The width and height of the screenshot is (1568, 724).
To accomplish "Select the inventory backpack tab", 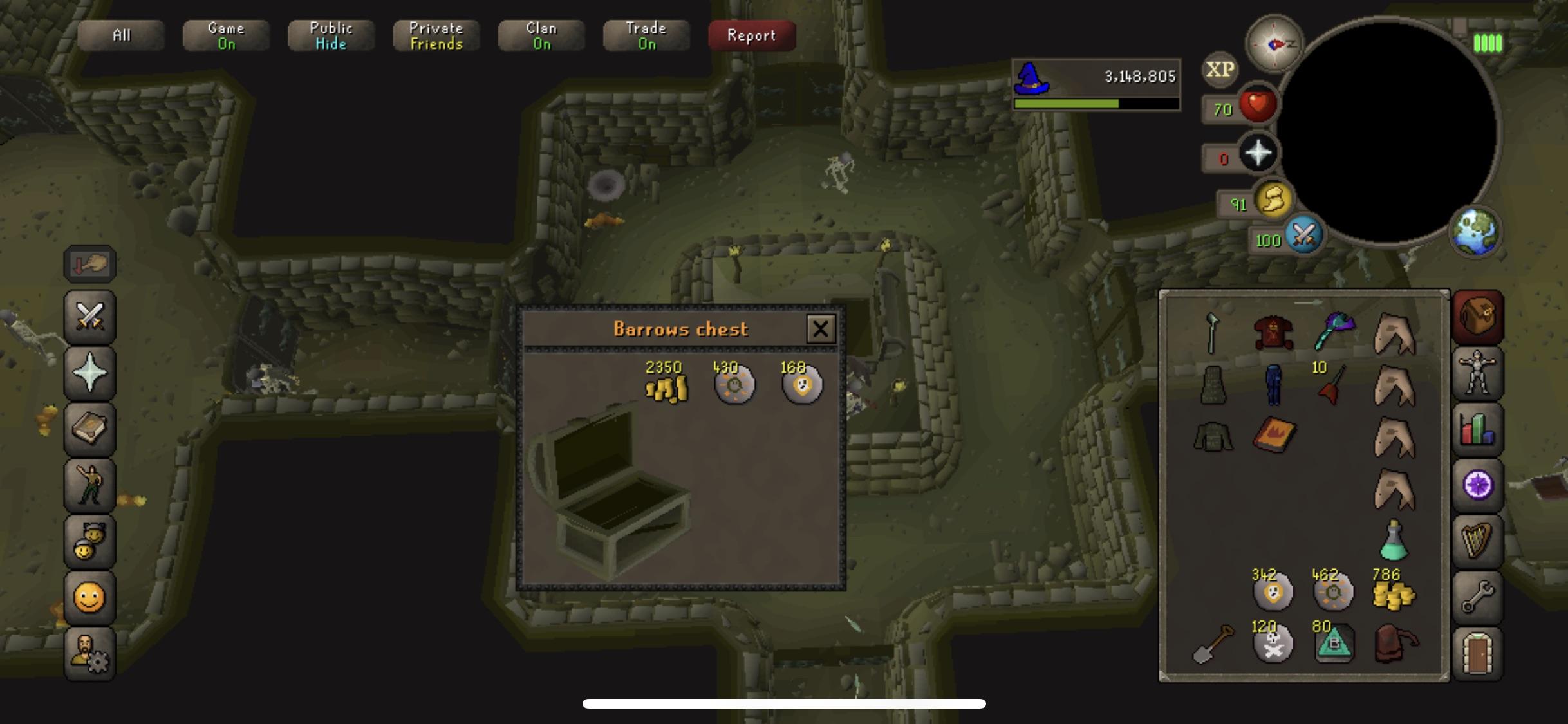I will tap(1477, 317).
